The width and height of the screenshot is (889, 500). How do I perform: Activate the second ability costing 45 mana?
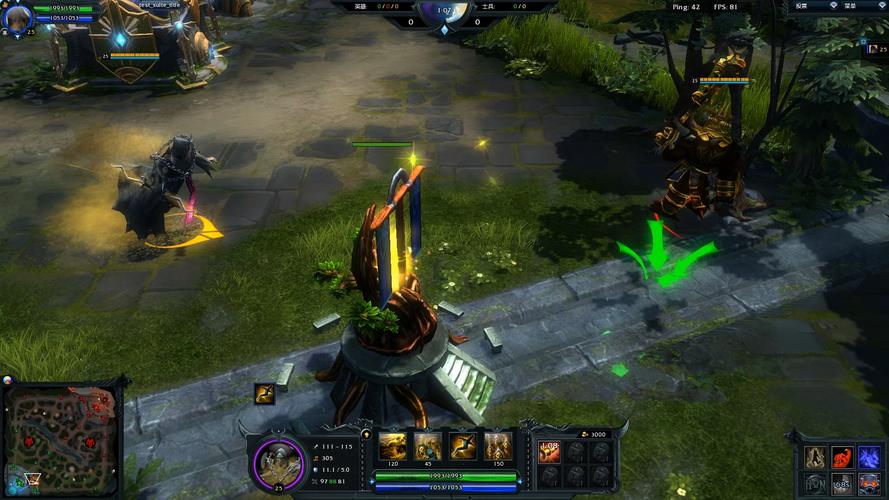(427, 446)
